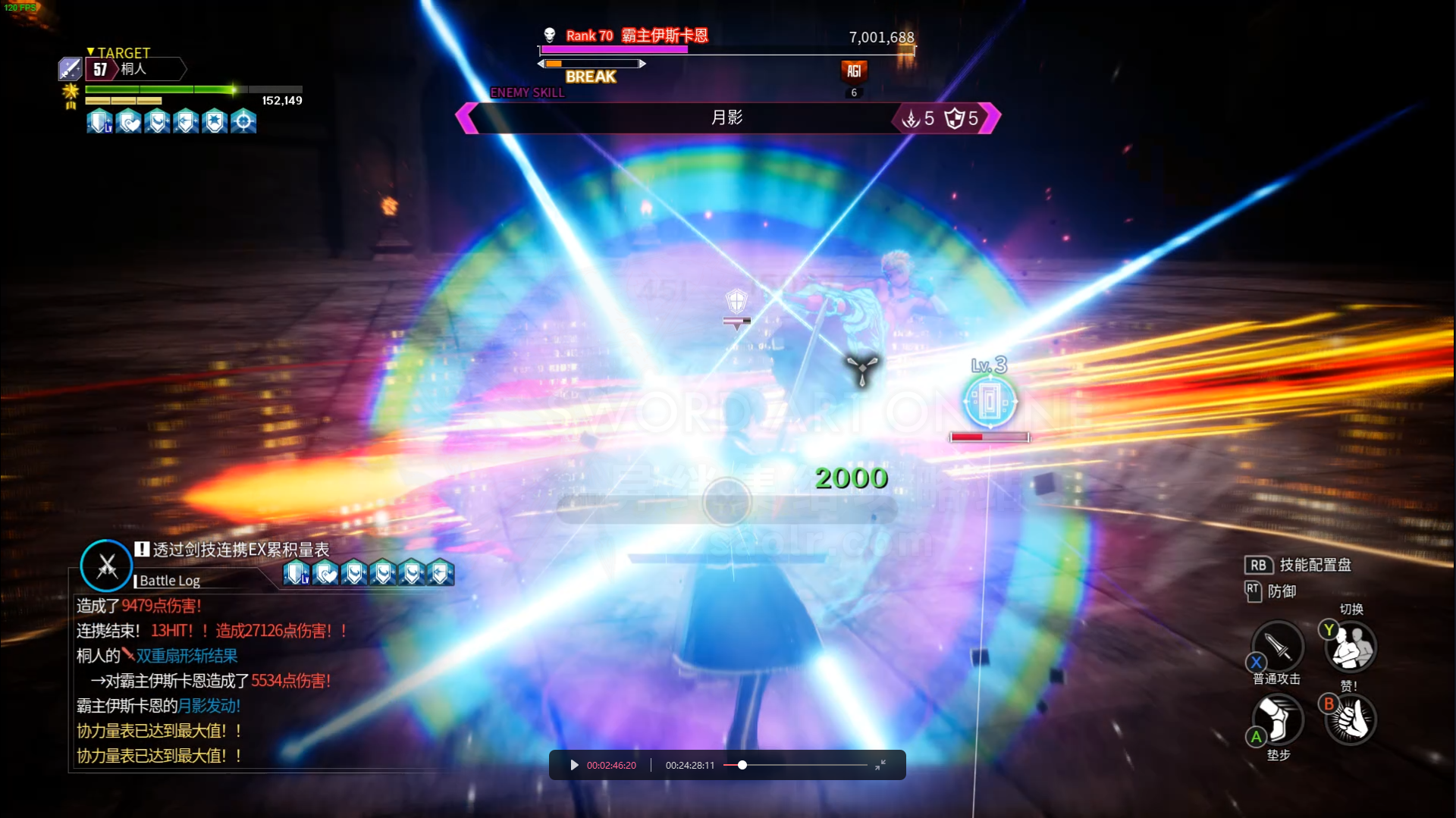Seek using the video progress bar
This screenshot has height=818, width=1456.
click(x=795, y=765)
